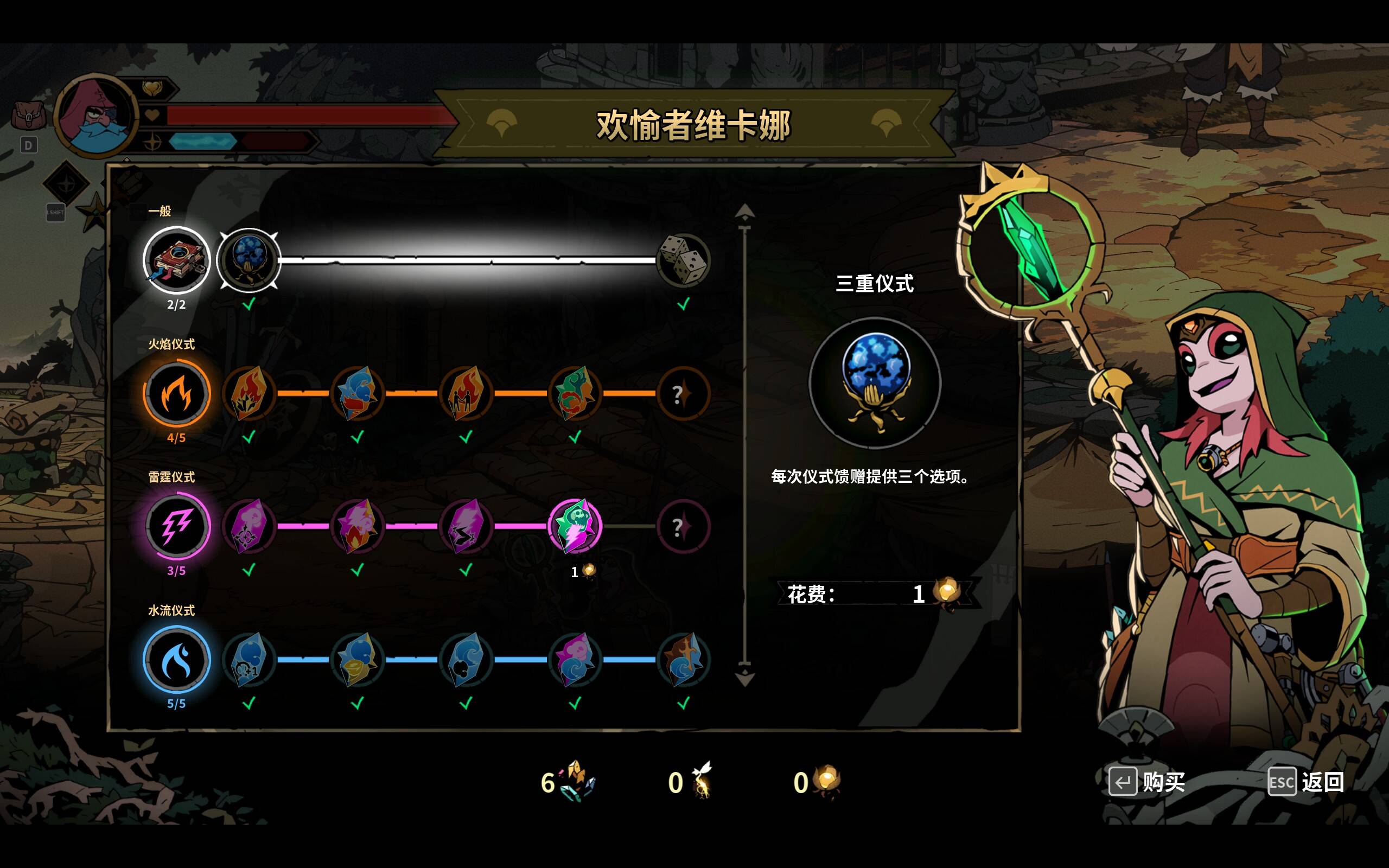Pick the last water ritual sword upgrade
1389x868 pixels.
(683, 660)
